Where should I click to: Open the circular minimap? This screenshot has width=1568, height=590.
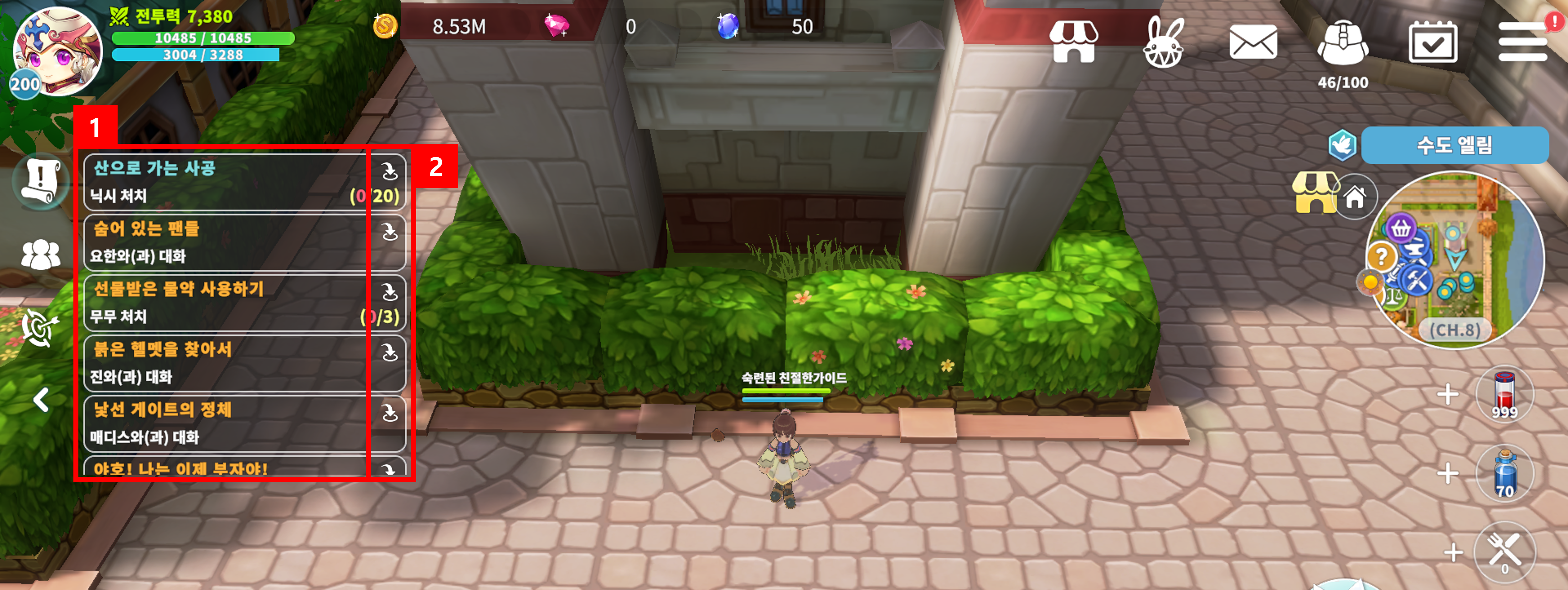pyautogui.click(x=1455, y=260)
